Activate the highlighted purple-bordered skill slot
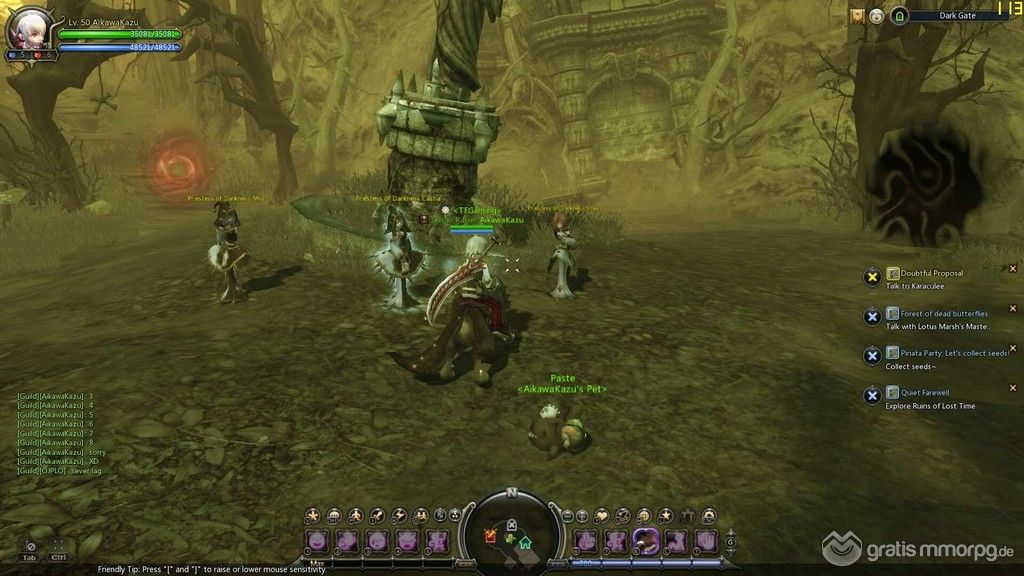The image size is (1024, 576). pyautogui.click(x=646, y=541)
